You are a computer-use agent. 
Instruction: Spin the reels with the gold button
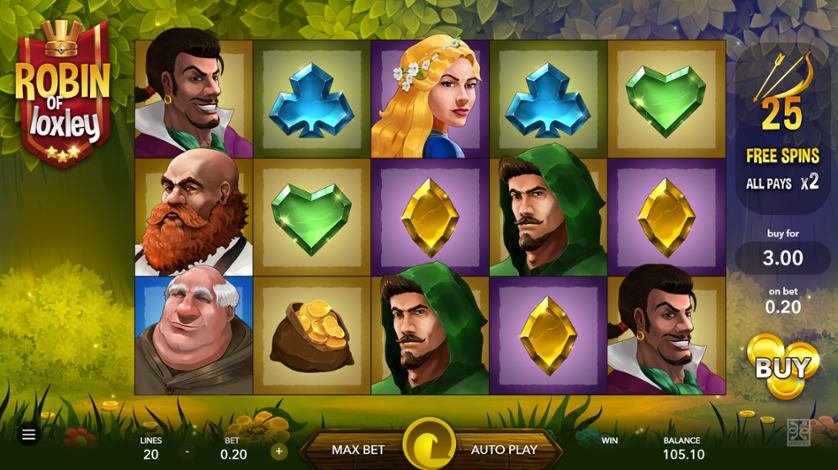429,445
